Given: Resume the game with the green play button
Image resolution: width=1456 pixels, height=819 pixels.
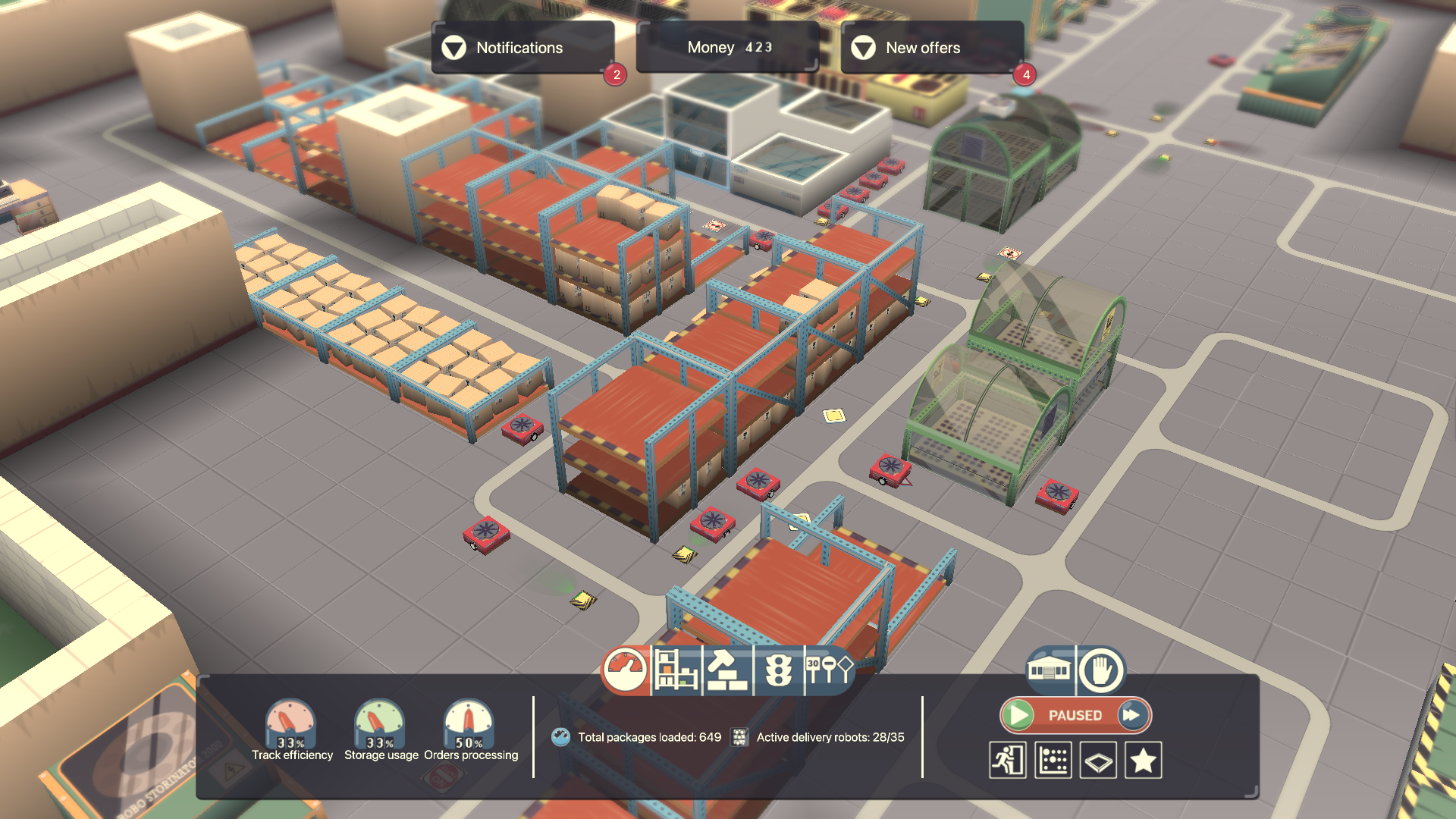Looking at the screenshot, I should [x=1019, y=715].
